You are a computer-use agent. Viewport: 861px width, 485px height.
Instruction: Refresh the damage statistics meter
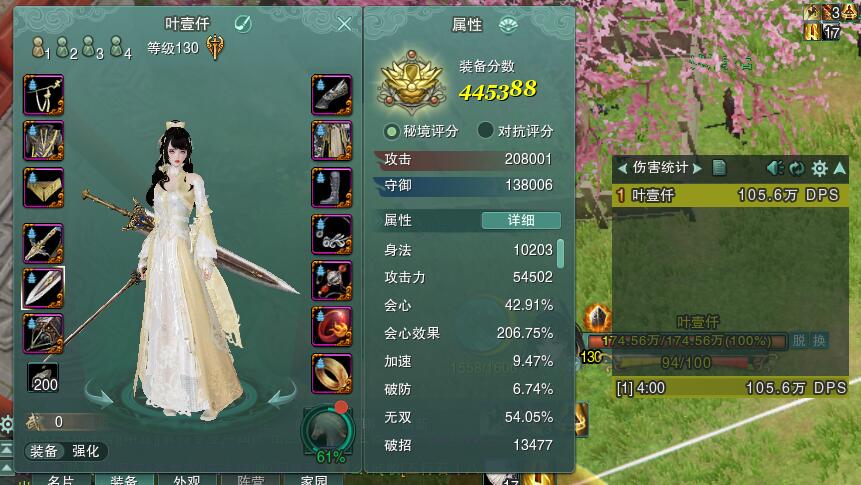tap(797, 168)
